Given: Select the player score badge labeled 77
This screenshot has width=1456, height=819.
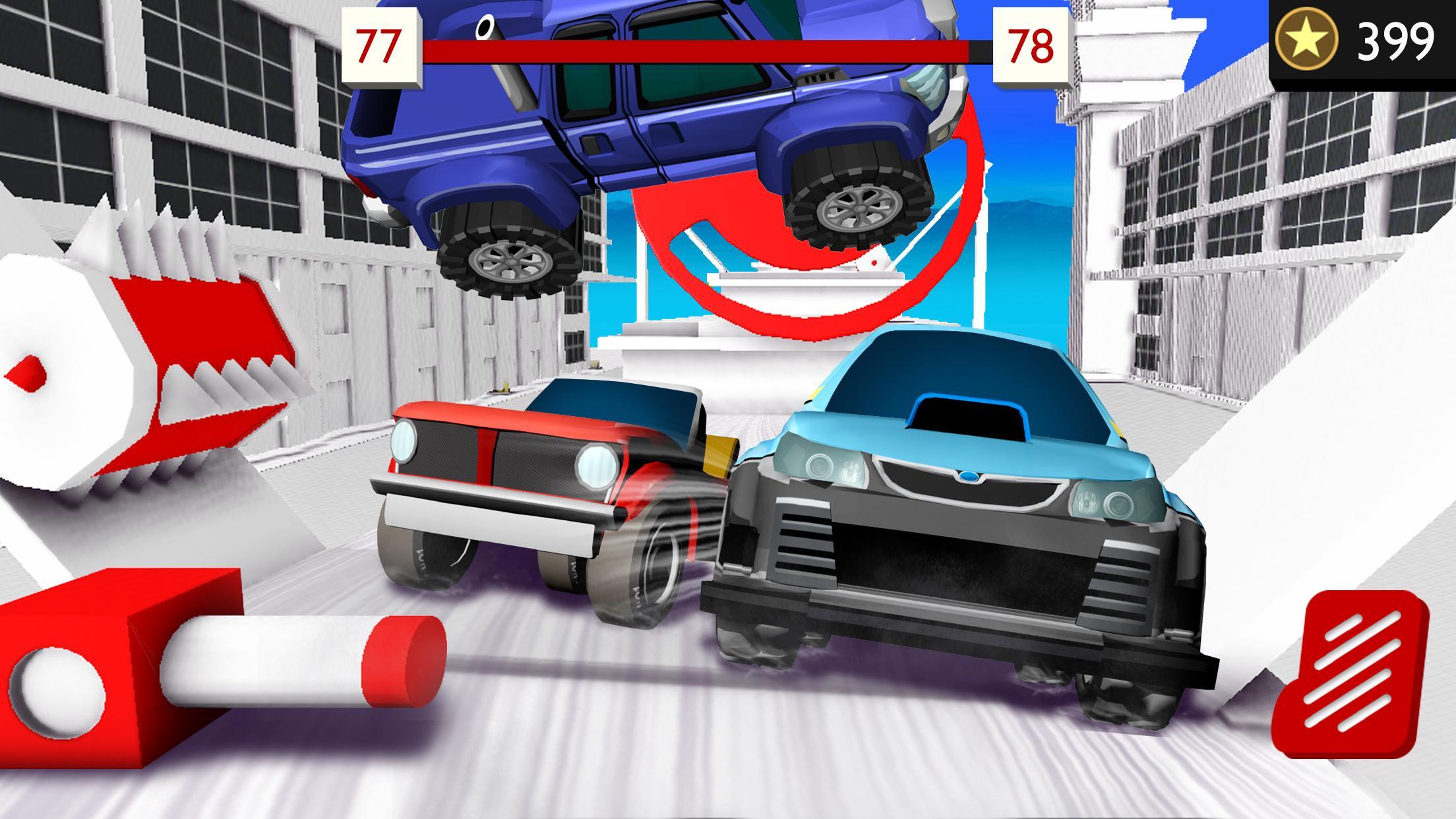Looking at the screenshot, I should [381, 44].
